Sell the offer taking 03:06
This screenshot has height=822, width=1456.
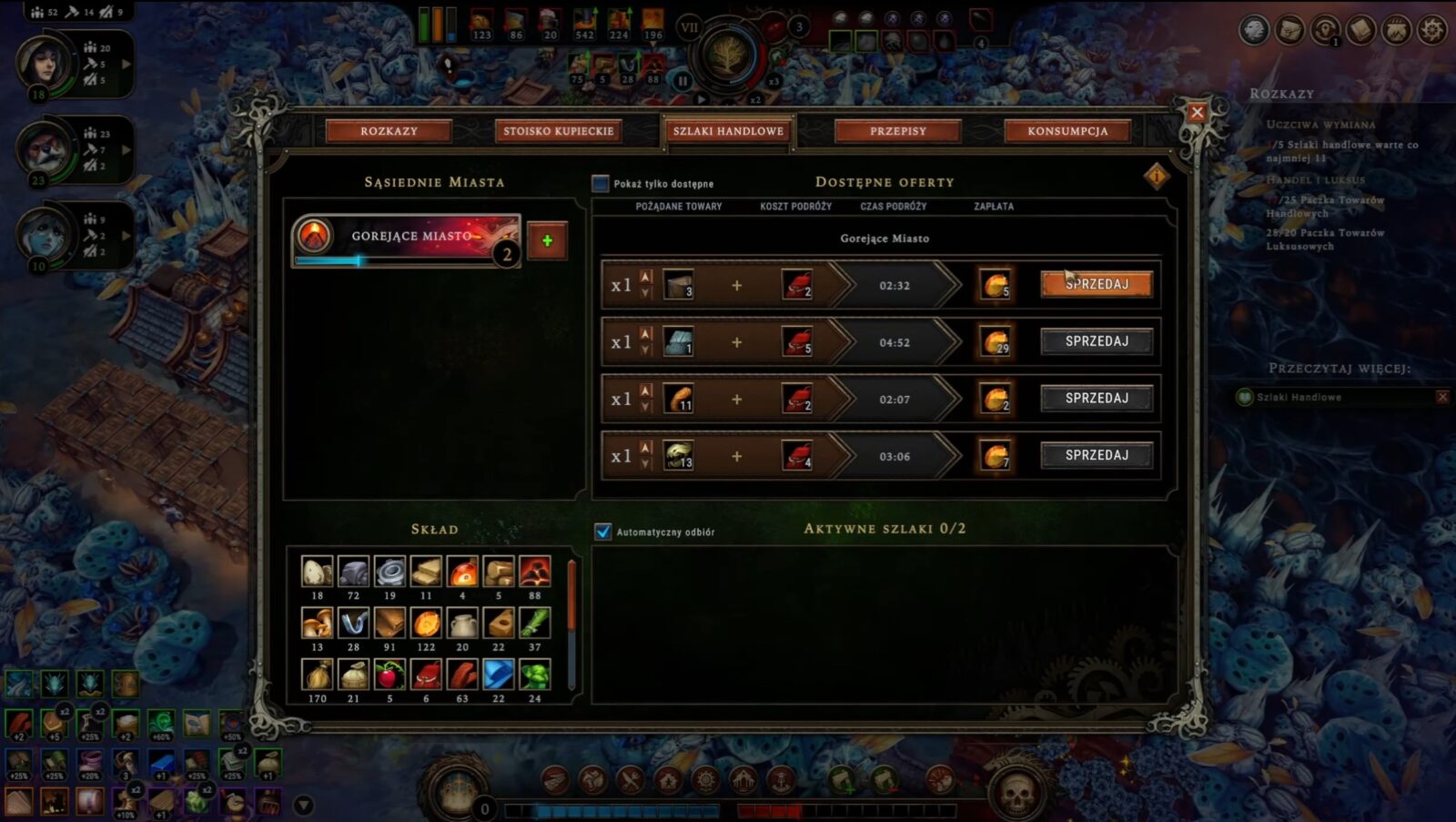1097,455
